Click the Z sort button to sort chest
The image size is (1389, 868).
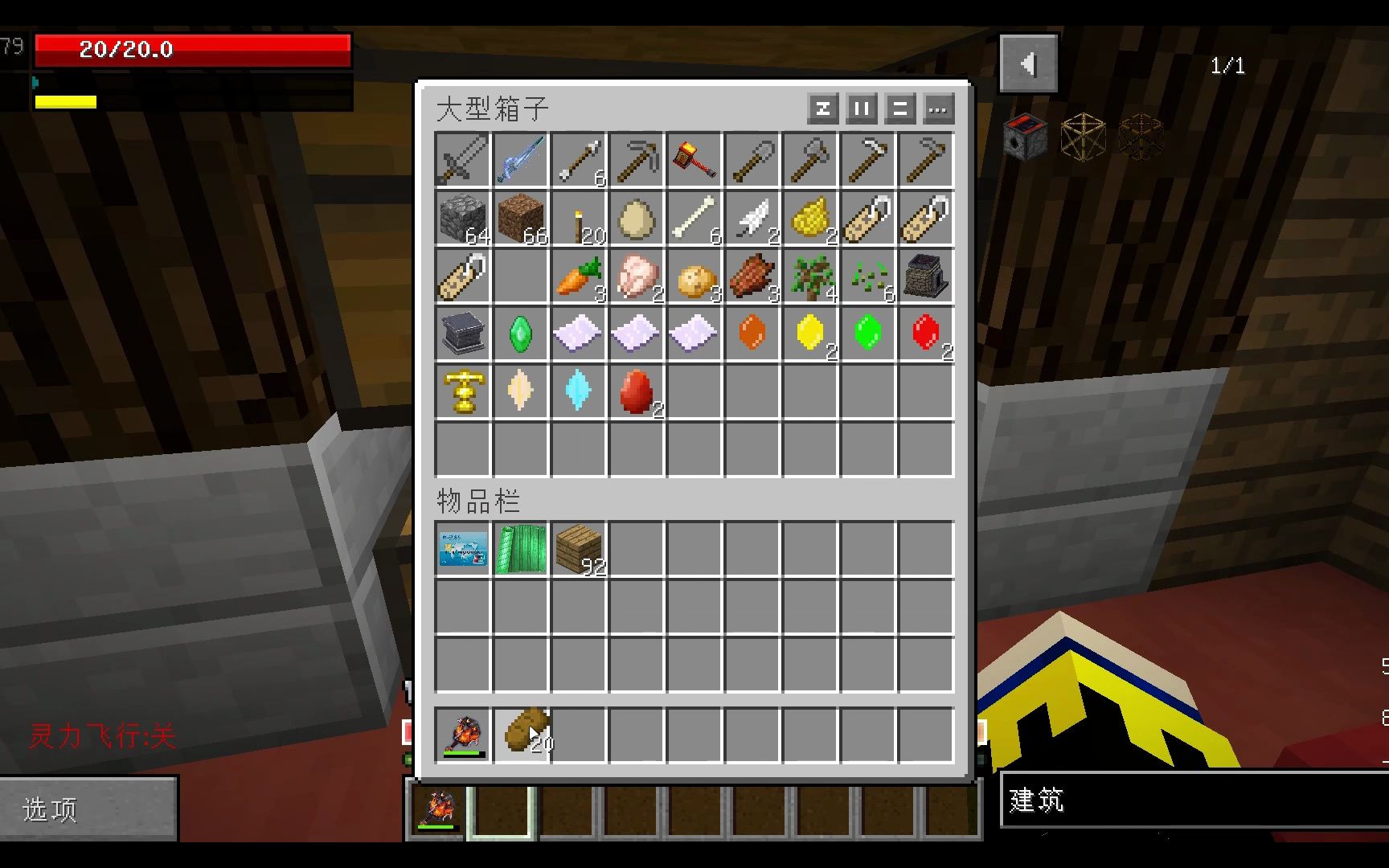pos(822,109)
